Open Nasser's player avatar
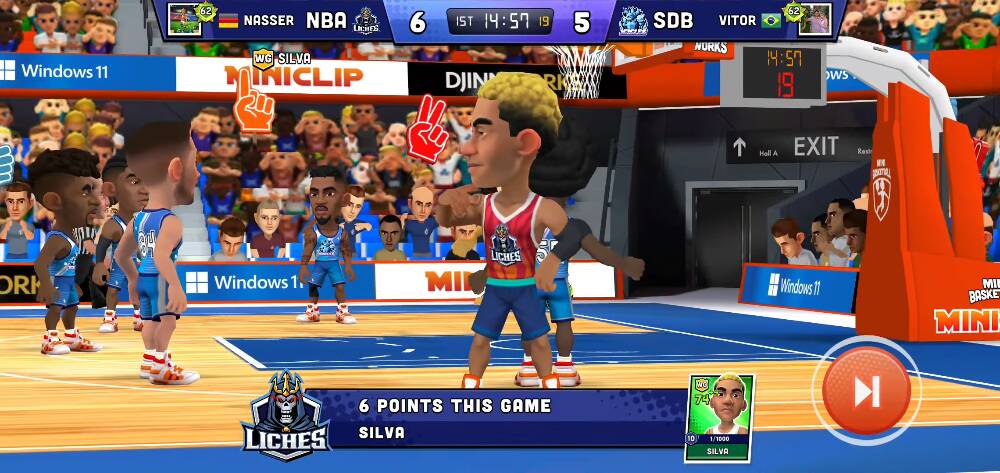The height and width of the screenshot is (473, 1000). (x=185, y=19)
